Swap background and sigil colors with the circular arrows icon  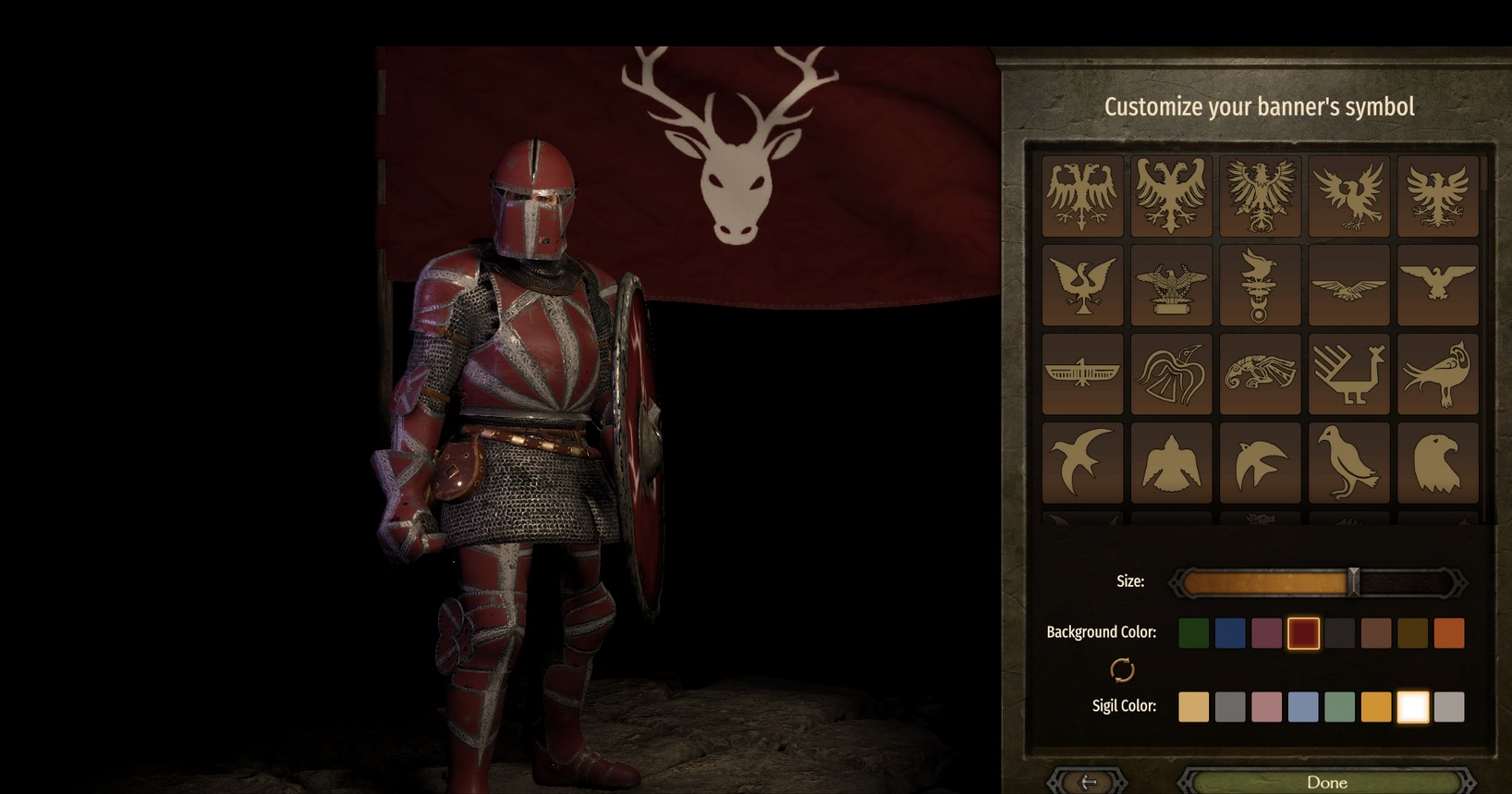(1122, 669)
